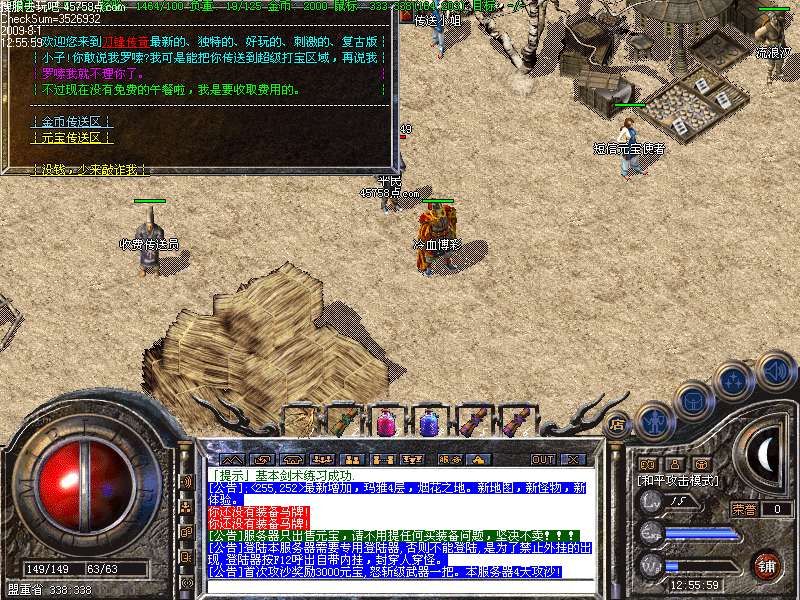Click the 店 shop button

pyautogui.click(x=618, y=424)
